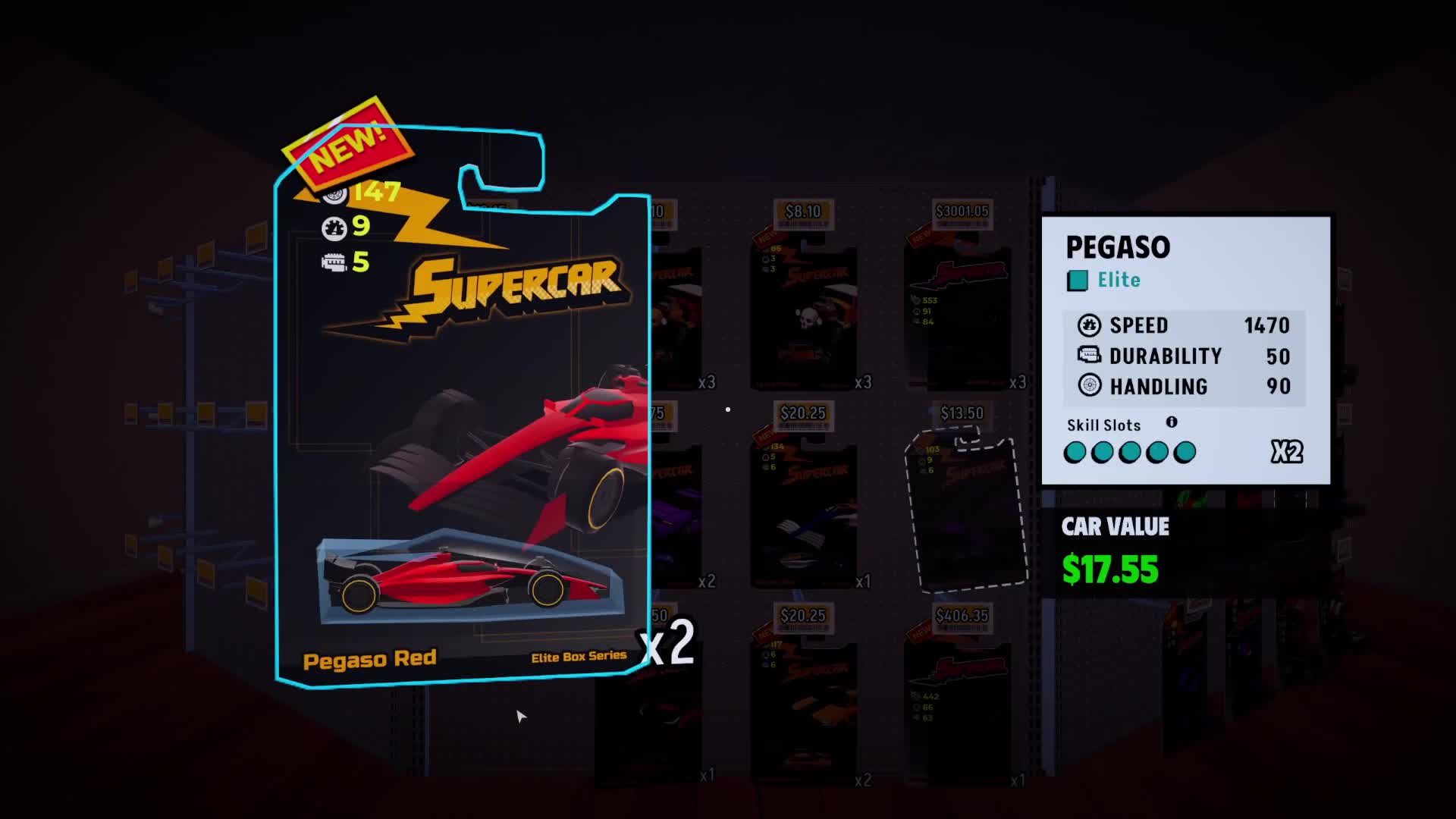Toggle the last teal skill slot

[x=1184, y=451]
